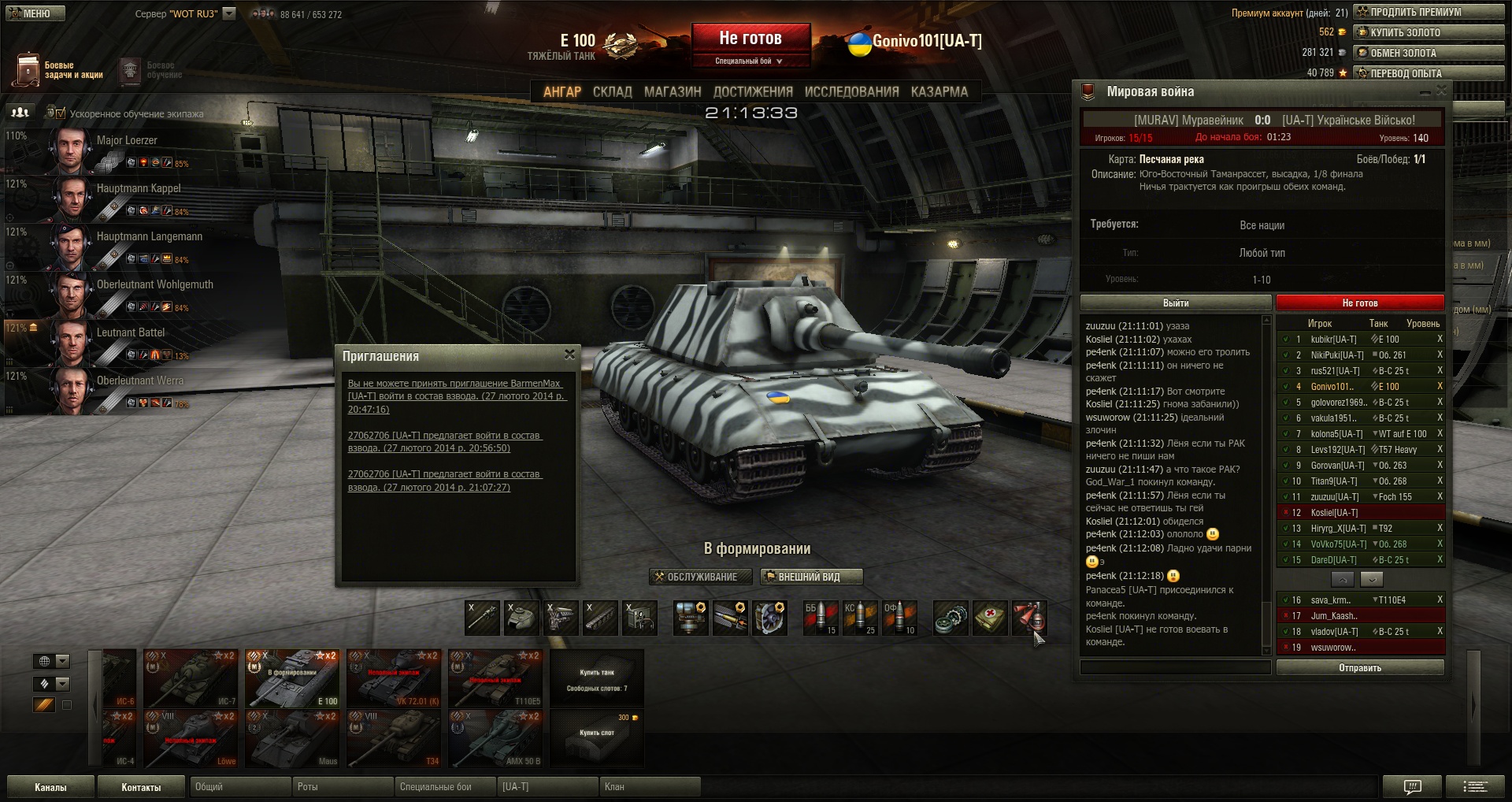Send chat message with Отправить

[x=1360, y=668]
